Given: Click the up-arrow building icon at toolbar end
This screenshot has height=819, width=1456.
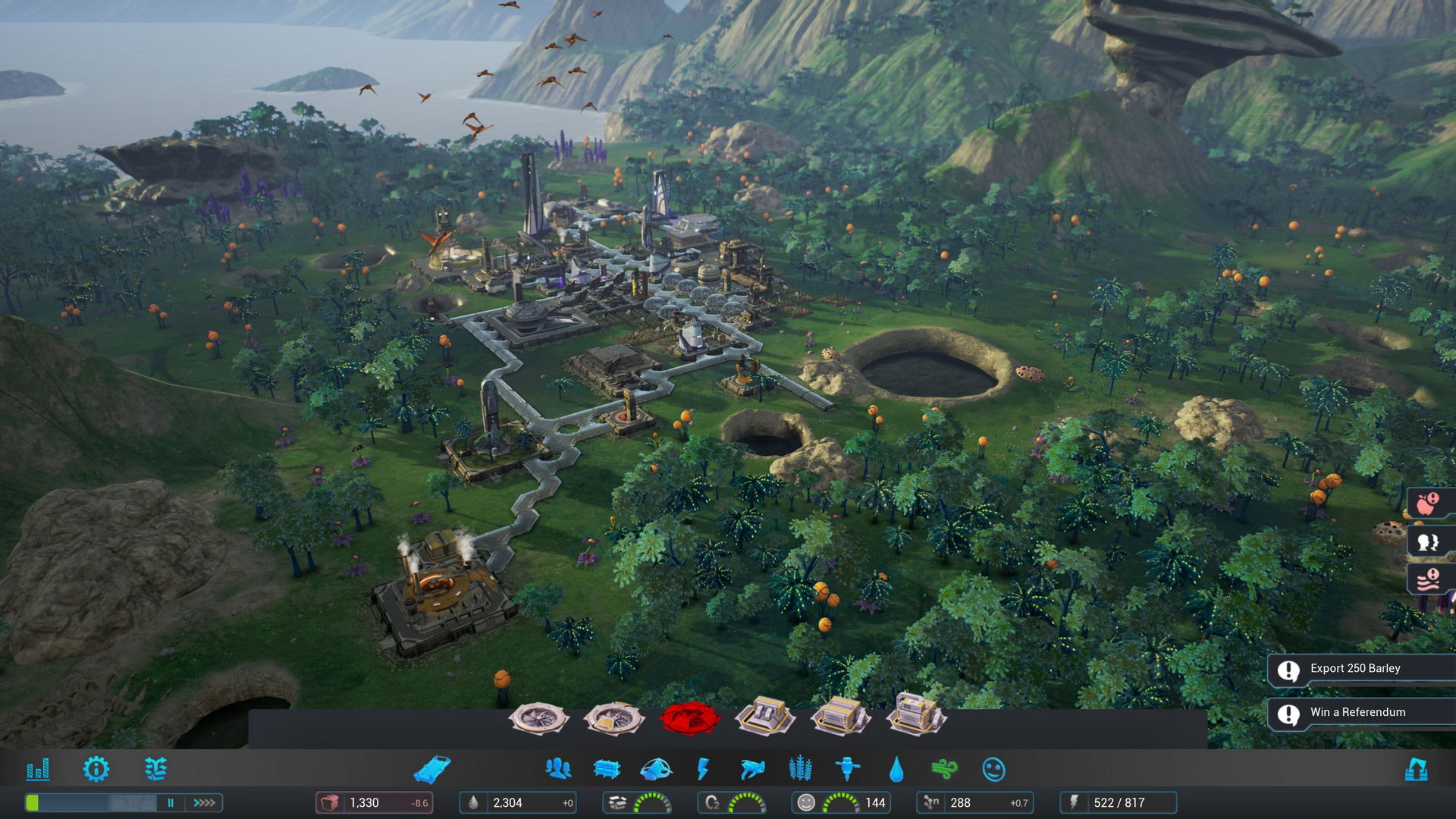Looking at the screenshot, I should (x=1416, y=770).
